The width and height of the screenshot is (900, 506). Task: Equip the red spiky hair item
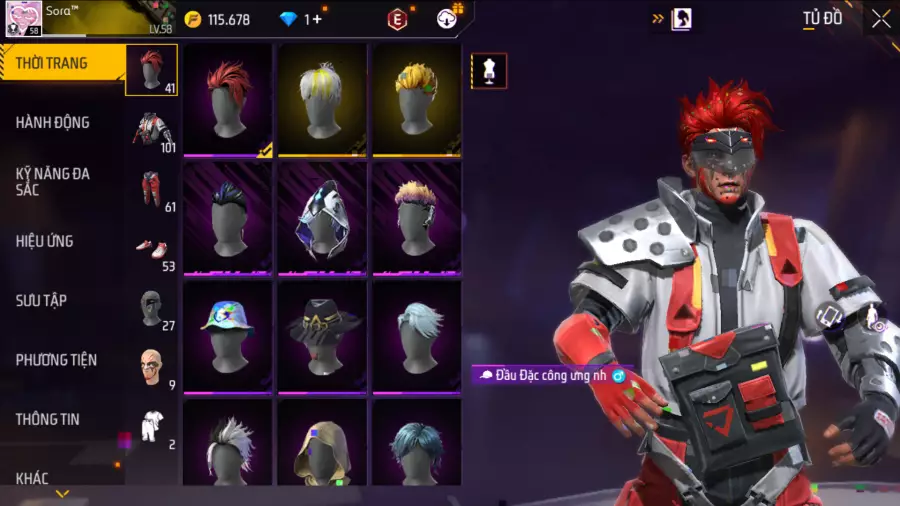(227, 98)
